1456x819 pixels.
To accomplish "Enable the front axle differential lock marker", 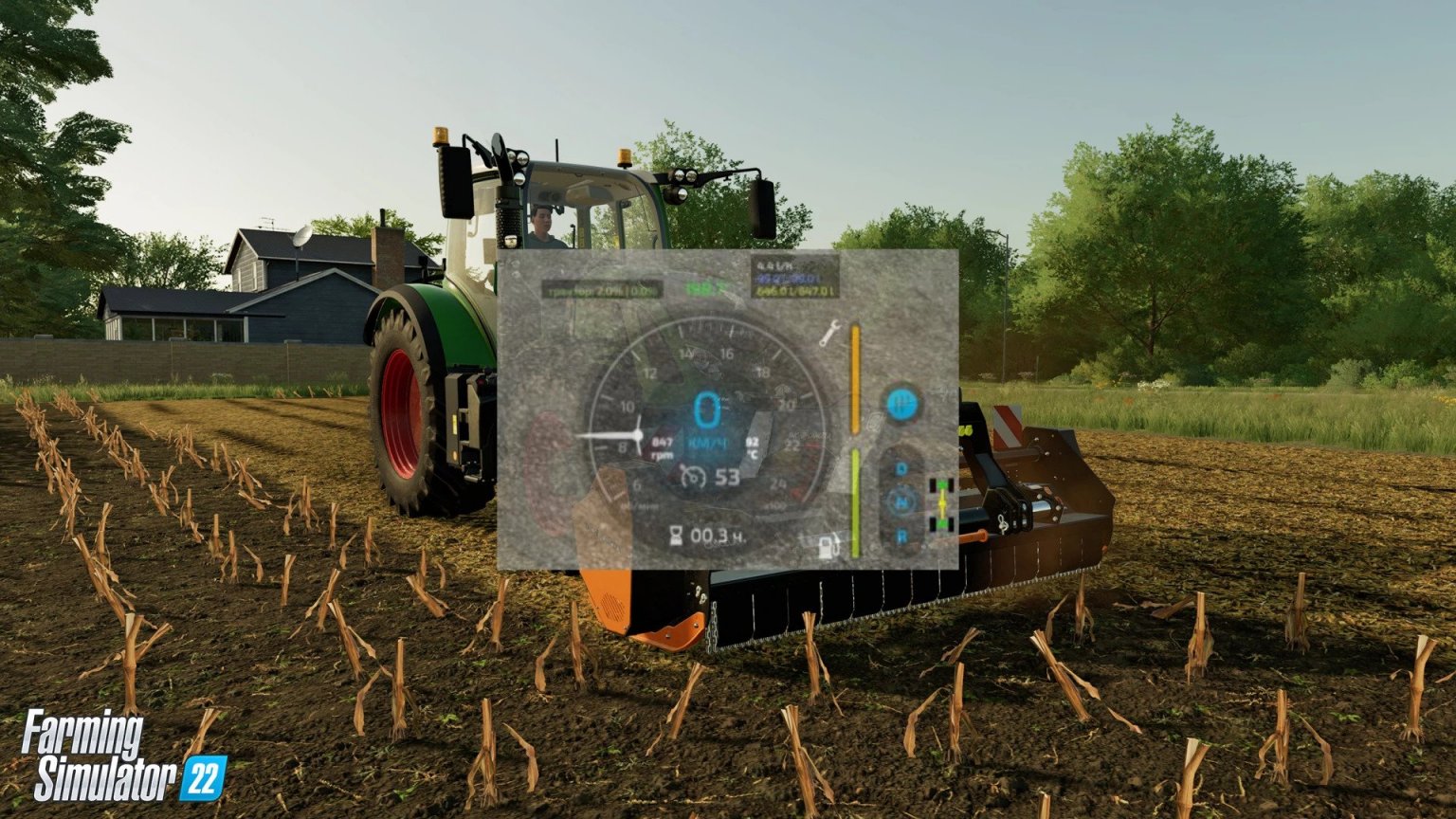I will click(x=942, y=483).
